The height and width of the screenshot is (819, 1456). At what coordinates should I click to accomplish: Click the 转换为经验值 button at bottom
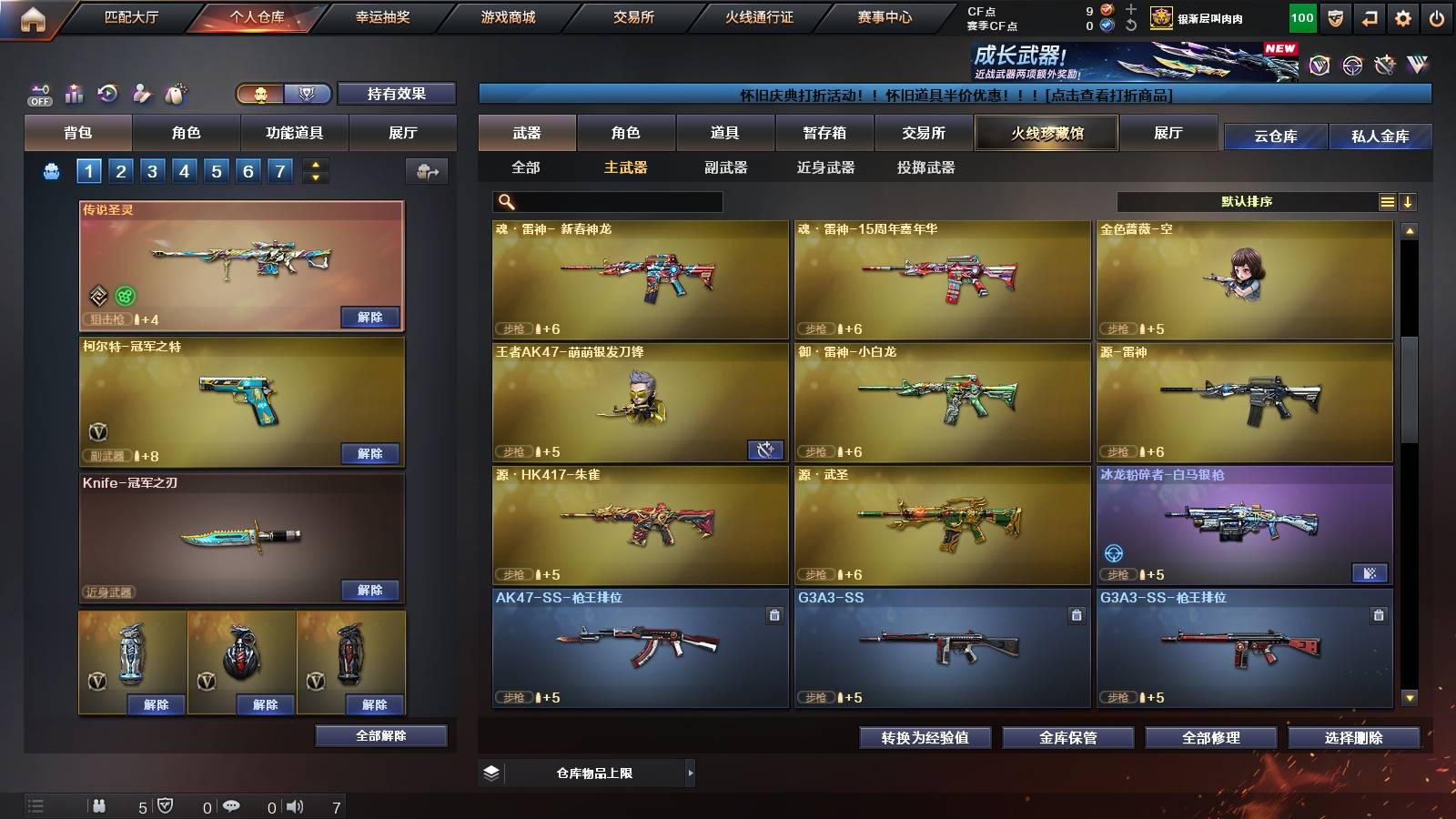click(925, 738)
